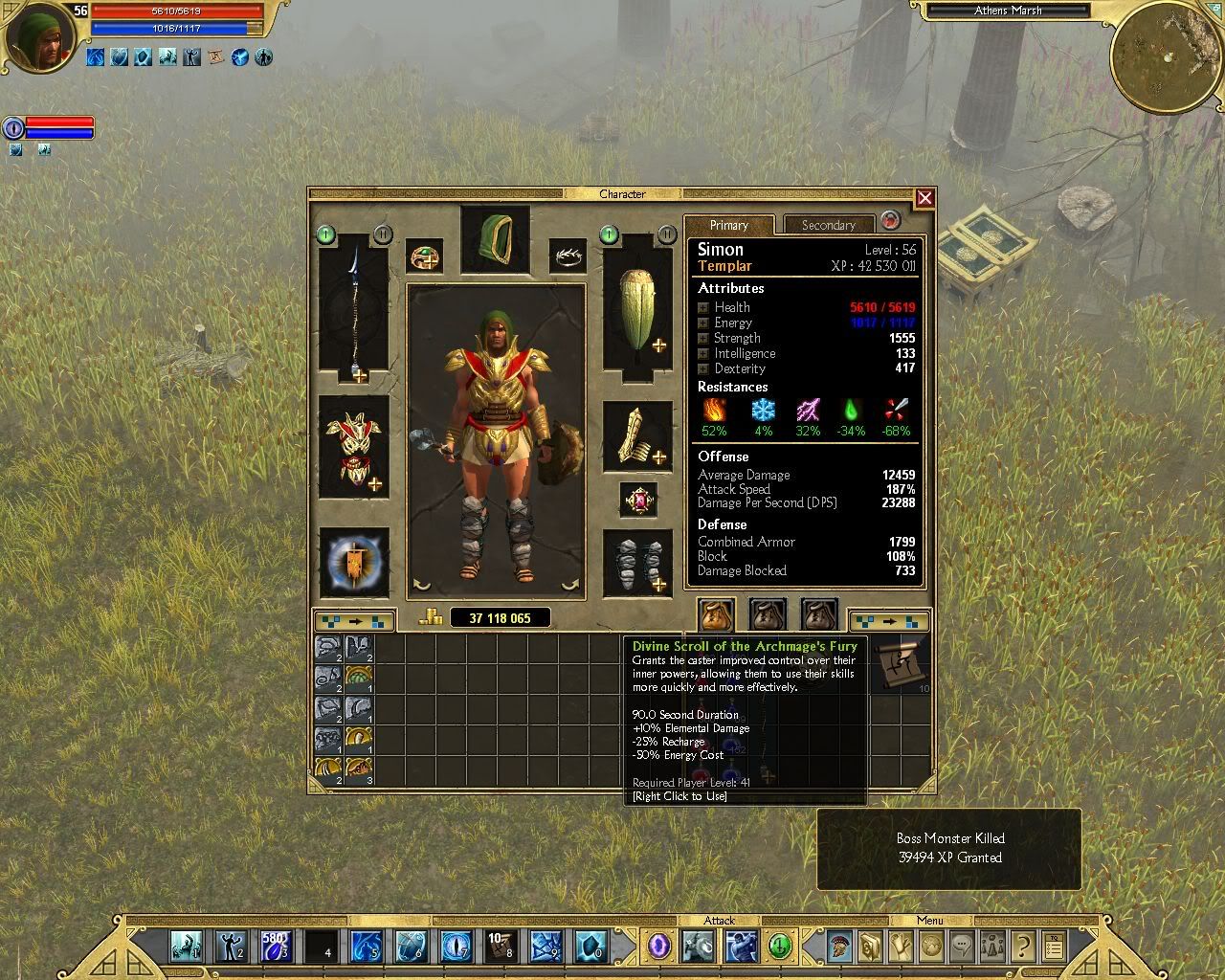Select the green gem ring slot
Image resolution: width=1225 pixels, height=980 pixels.
[424, 256]
